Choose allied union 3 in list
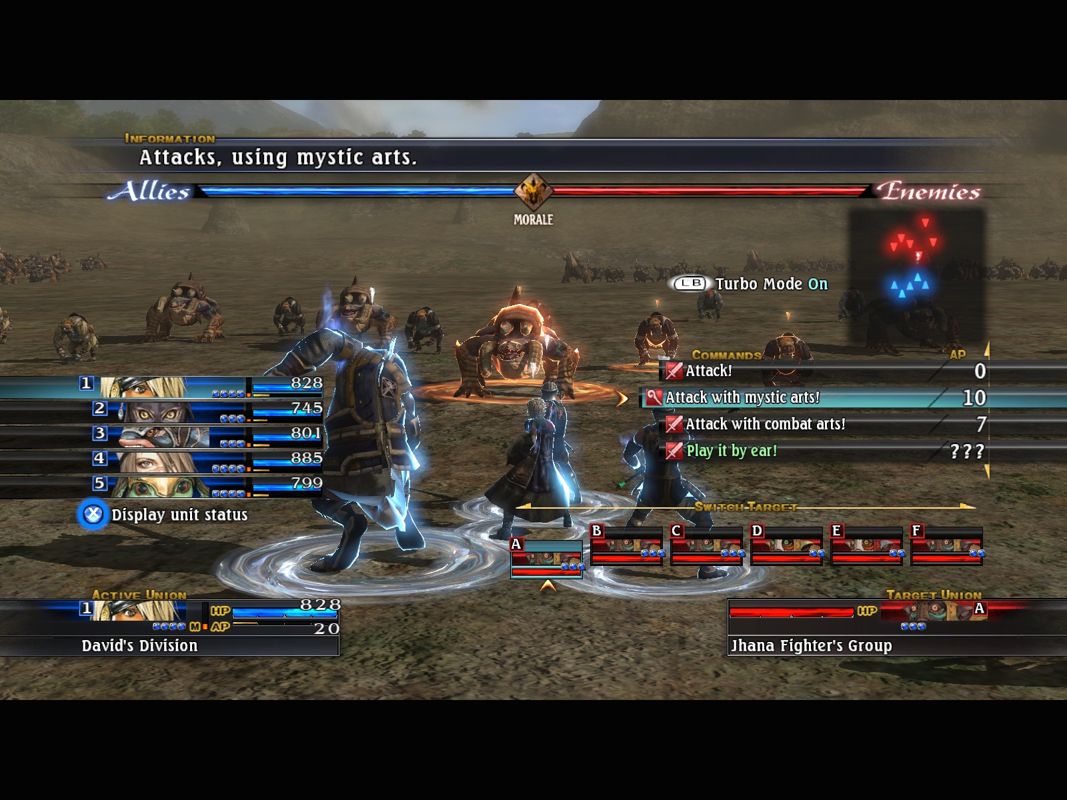Screen dimensions: 1067x800 [x=200, y=435]
